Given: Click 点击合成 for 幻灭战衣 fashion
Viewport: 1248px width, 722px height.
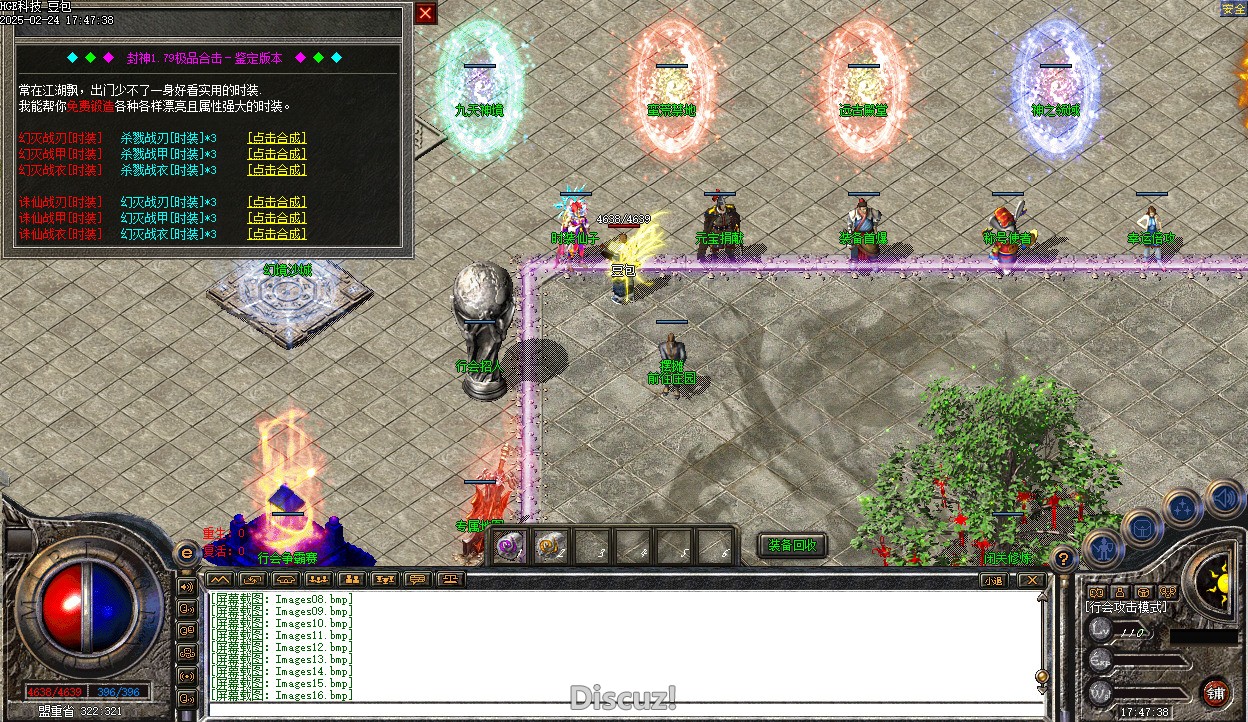Looking at the screenshot, I should point(277,170).
